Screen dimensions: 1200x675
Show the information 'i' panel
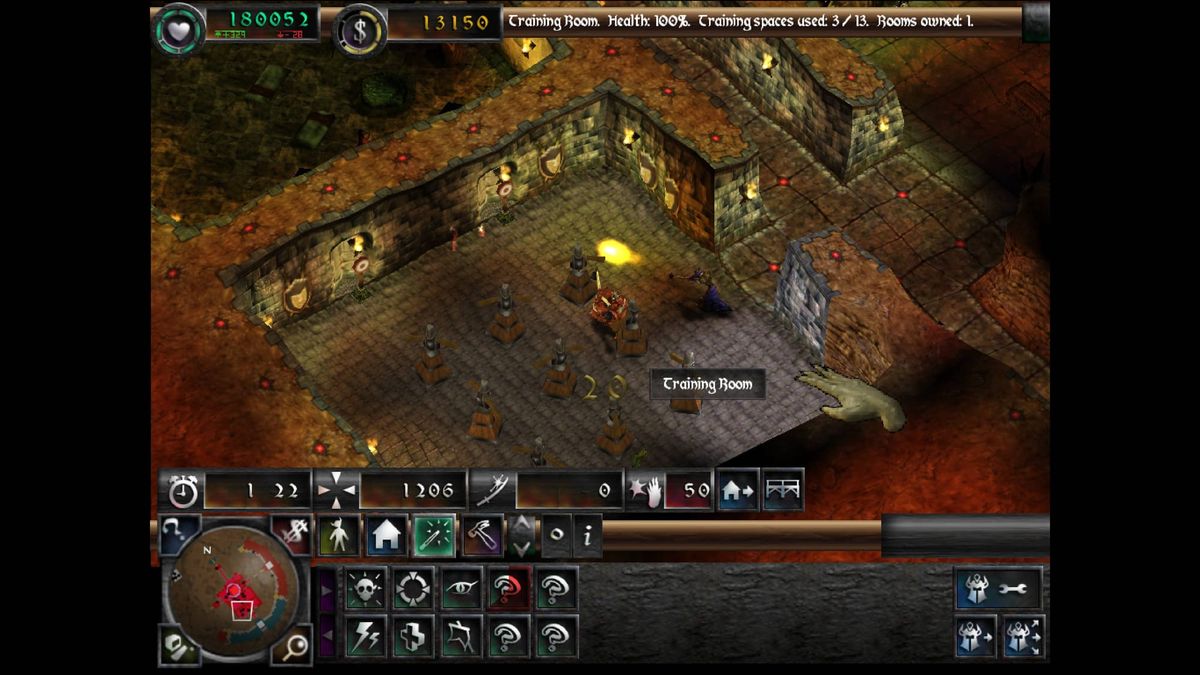[x=587, y=536]
